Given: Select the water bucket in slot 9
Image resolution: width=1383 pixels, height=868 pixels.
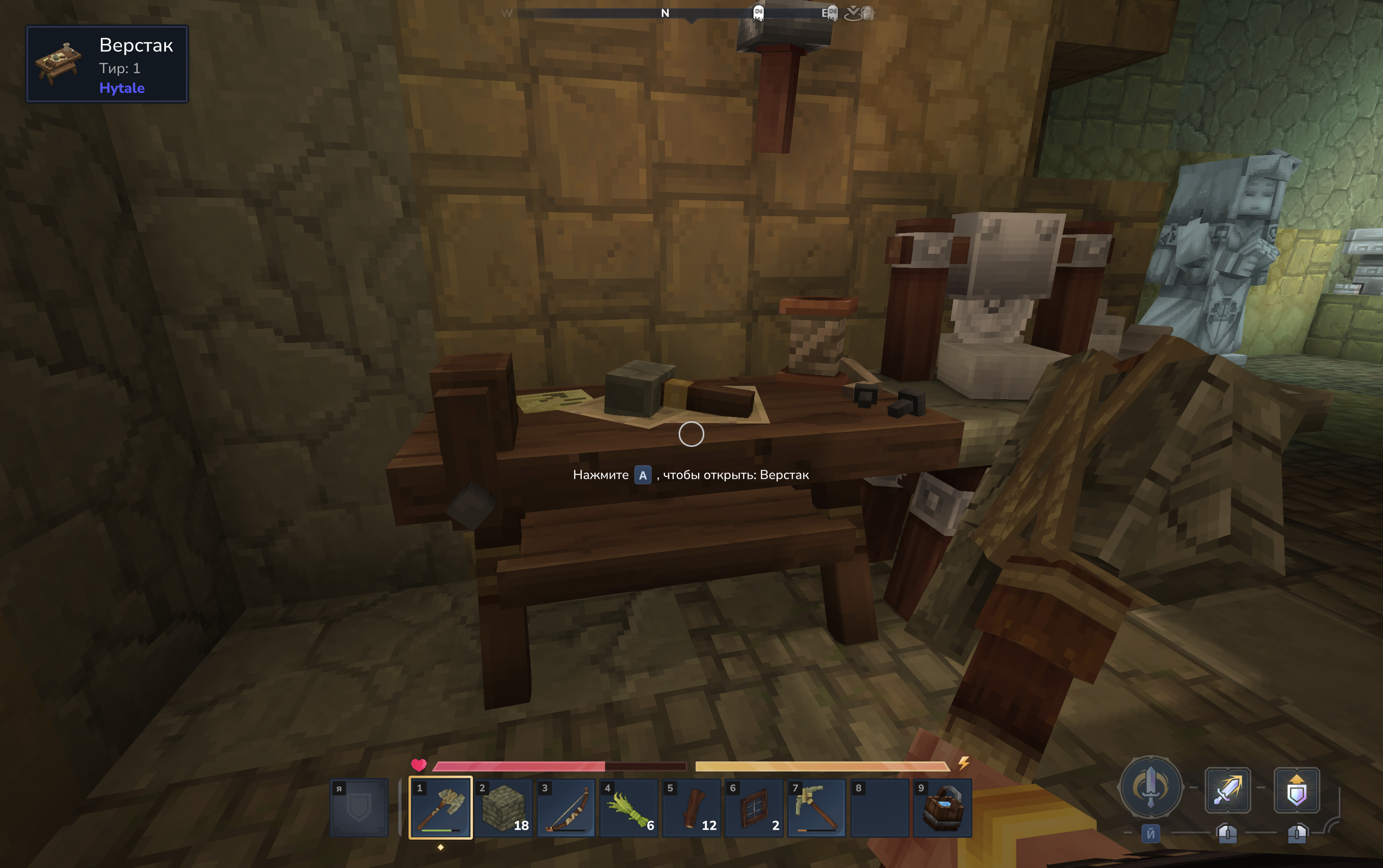Looking at the screenshot, I should [942, 808].
